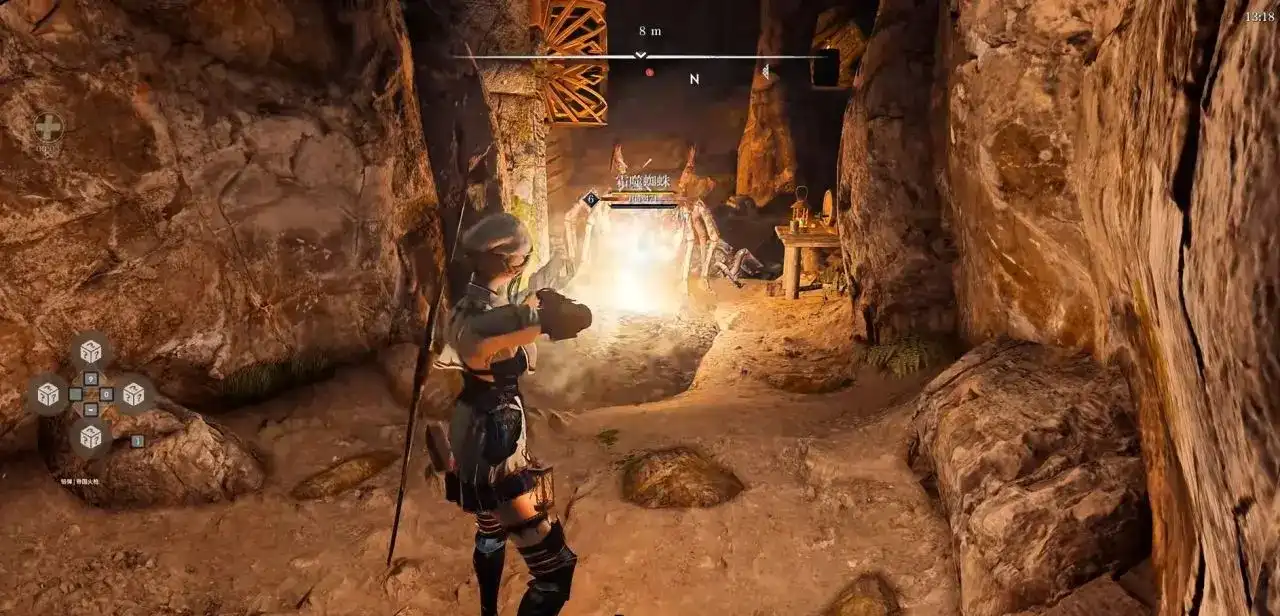Select the top mystery cube quick slot
This screenshot has height=616, width=1280.
click(91, 351)
